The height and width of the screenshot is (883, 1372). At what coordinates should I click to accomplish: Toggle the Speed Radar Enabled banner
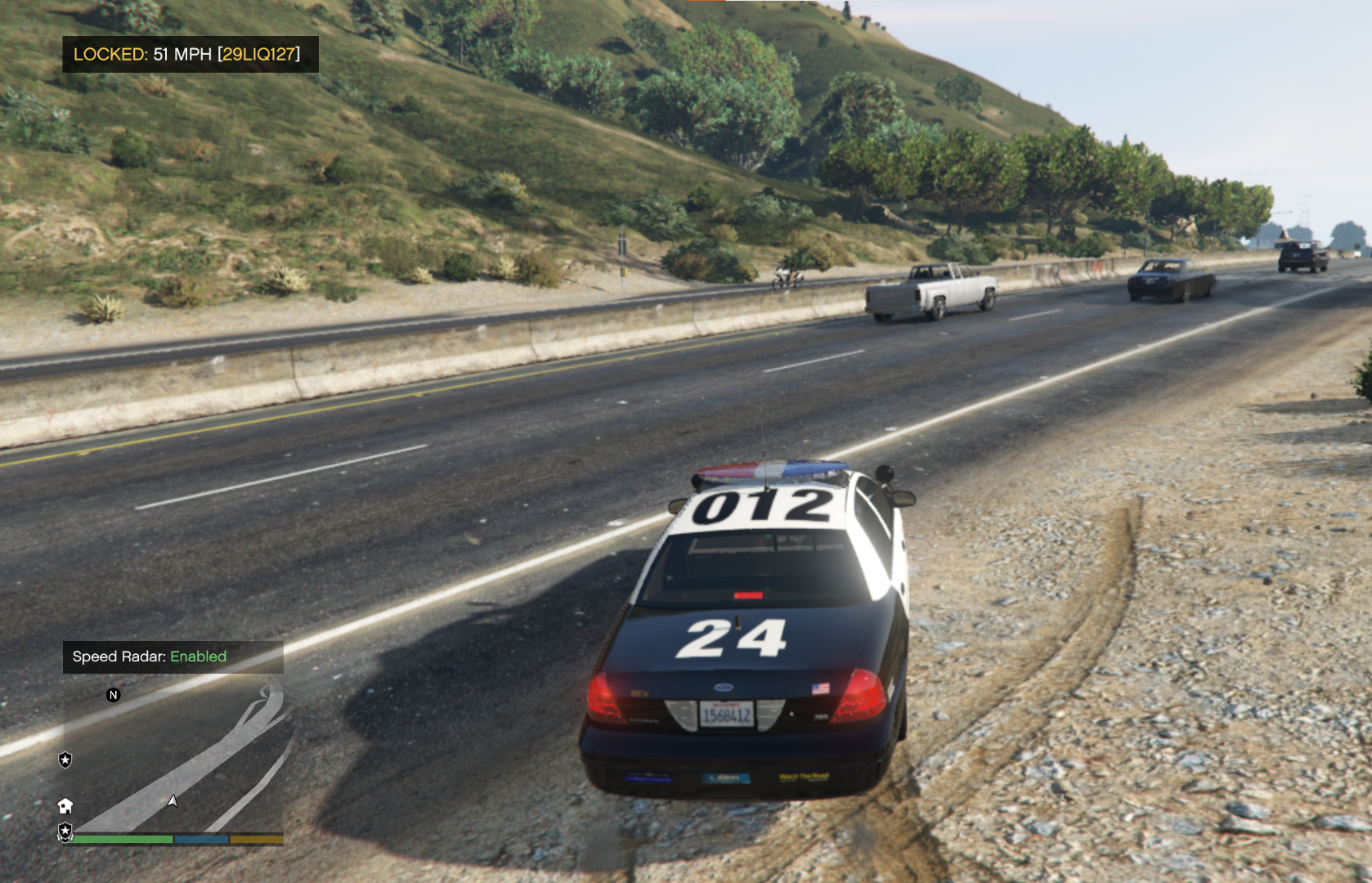click(173, 657)
